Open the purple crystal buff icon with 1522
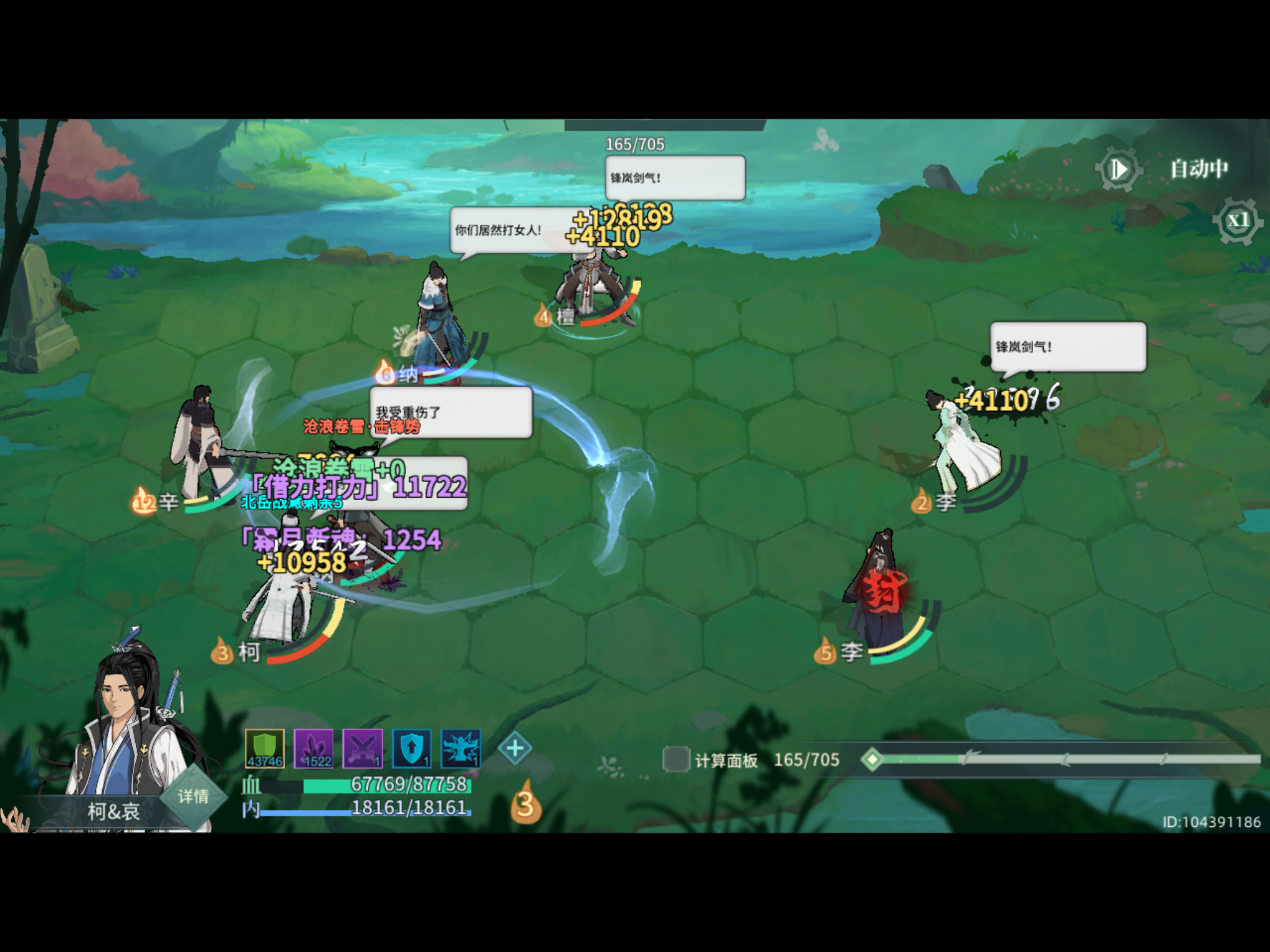Image resolution: width=1270 pixels, height=952 pixels. pyautogui.click(x=314, y=752)
